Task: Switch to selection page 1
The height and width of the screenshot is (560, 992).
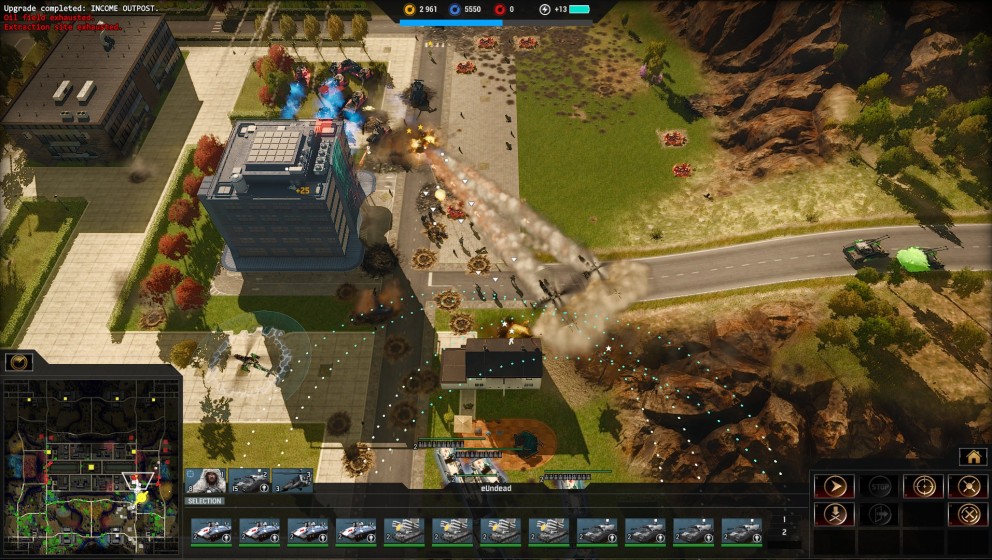Action: 784,519
